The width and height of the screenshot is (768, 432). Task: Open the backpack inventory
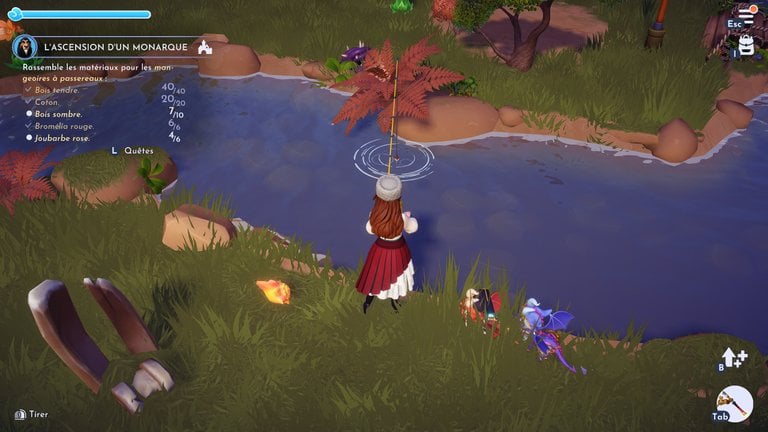[x=745, y=45]
